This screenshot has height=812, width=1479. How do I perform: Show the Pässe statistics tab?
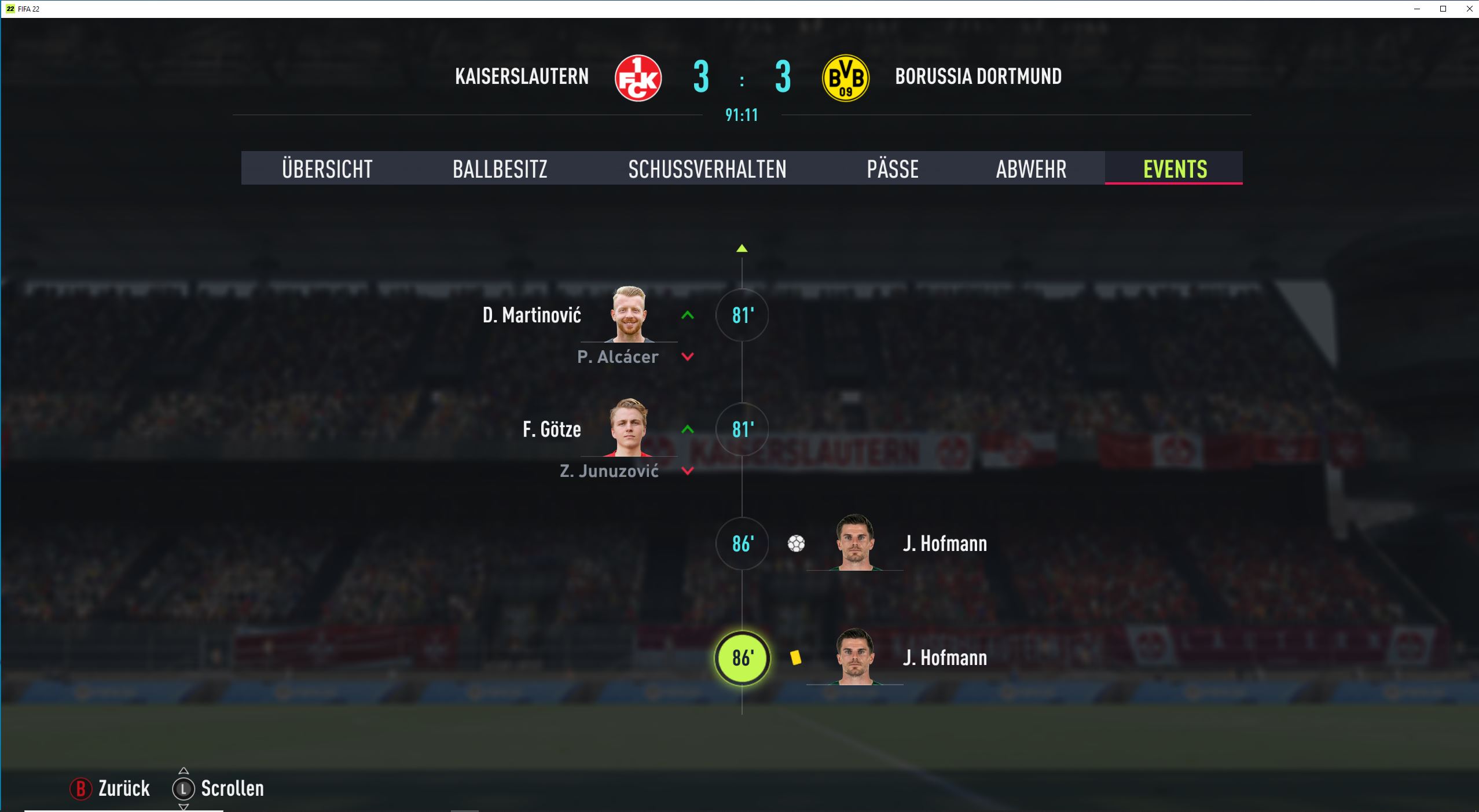(892, 168)
